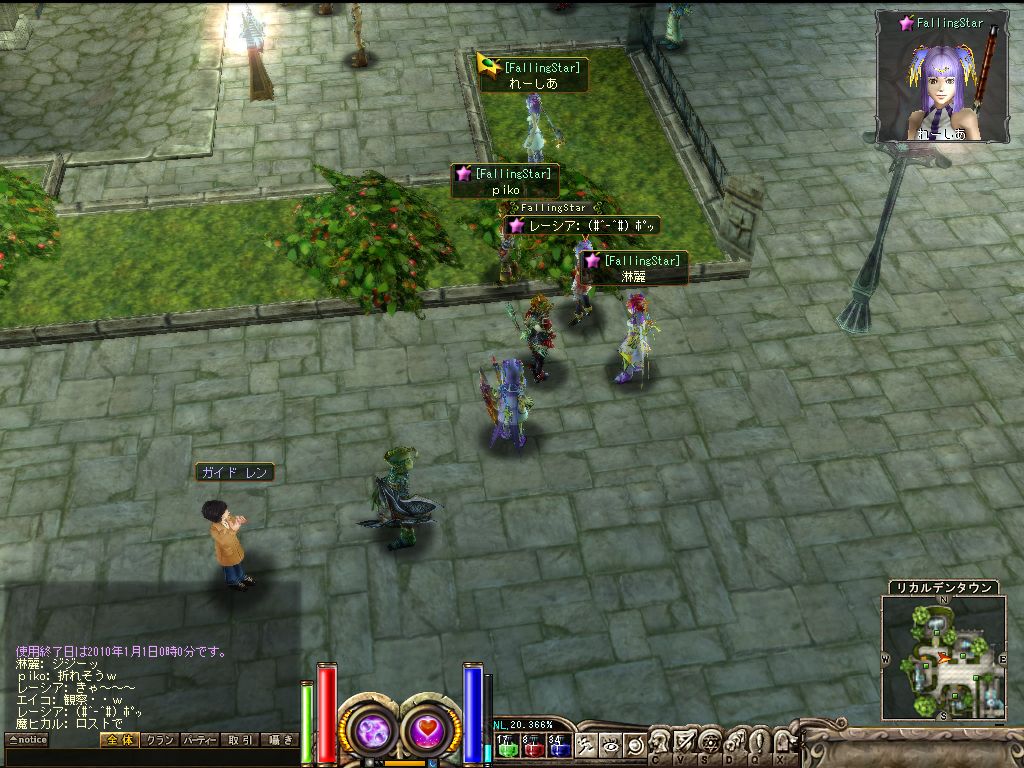This screenshot has height=768, width=1024.
Task: Use the red health potion quickslot
Action: coord(532,745)
